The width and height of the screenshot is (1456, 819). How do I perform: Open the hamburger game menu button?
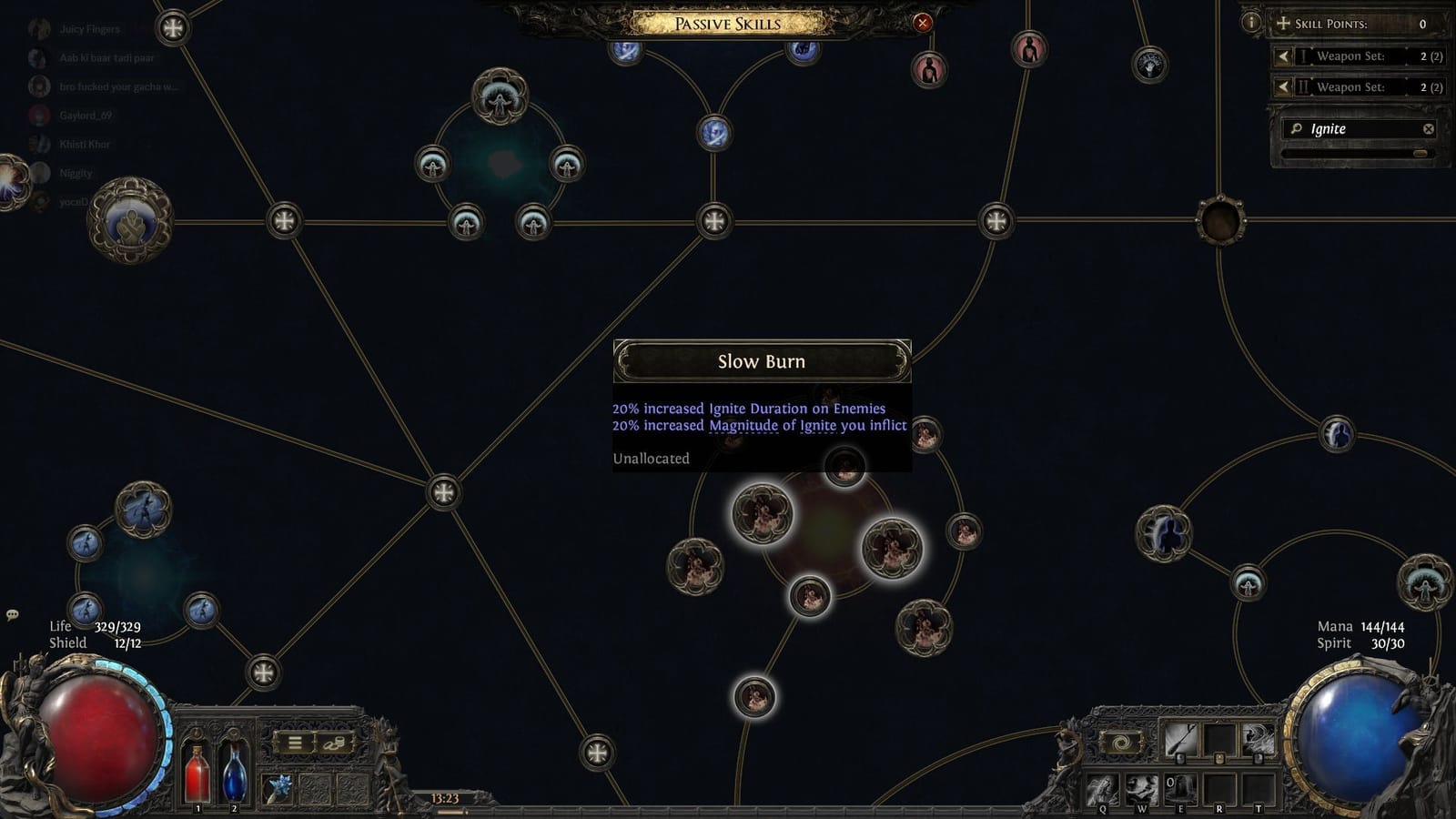pyautogui.click(x=294, y=743)
